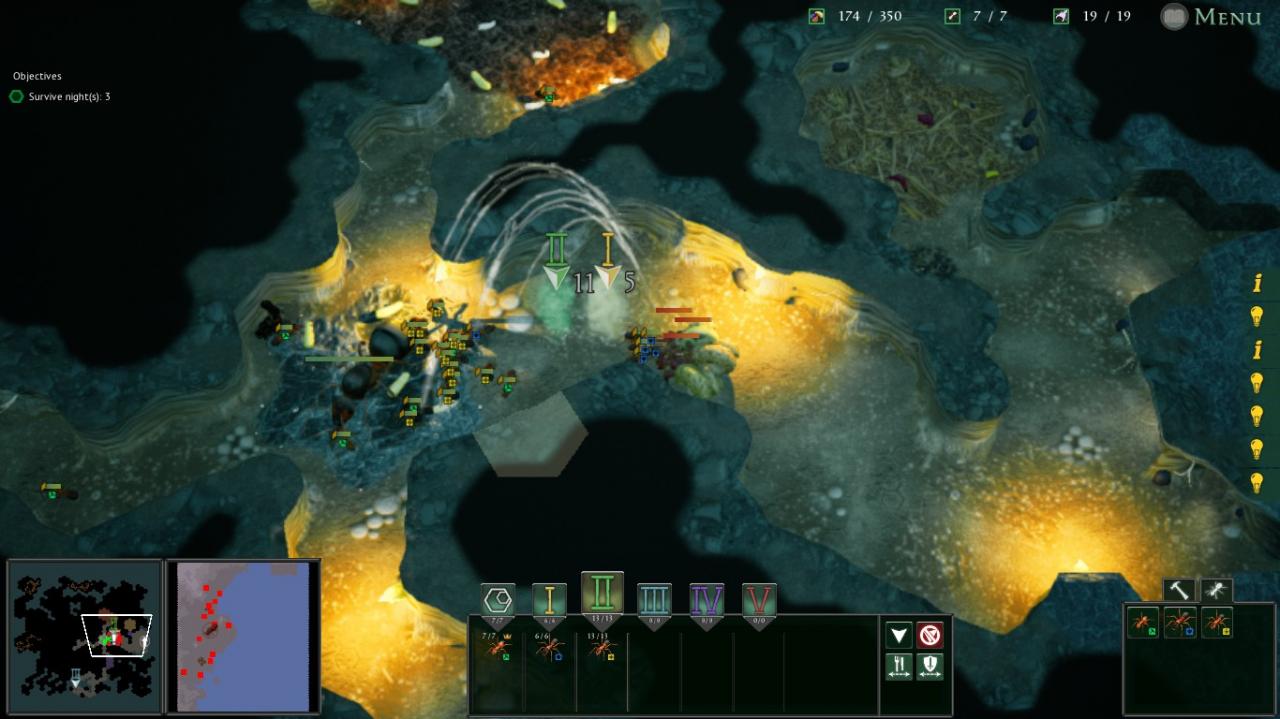Open the ant units tab
Image resolution: width=1280 pixels, height=719 pixels.
coord(1216,590)
